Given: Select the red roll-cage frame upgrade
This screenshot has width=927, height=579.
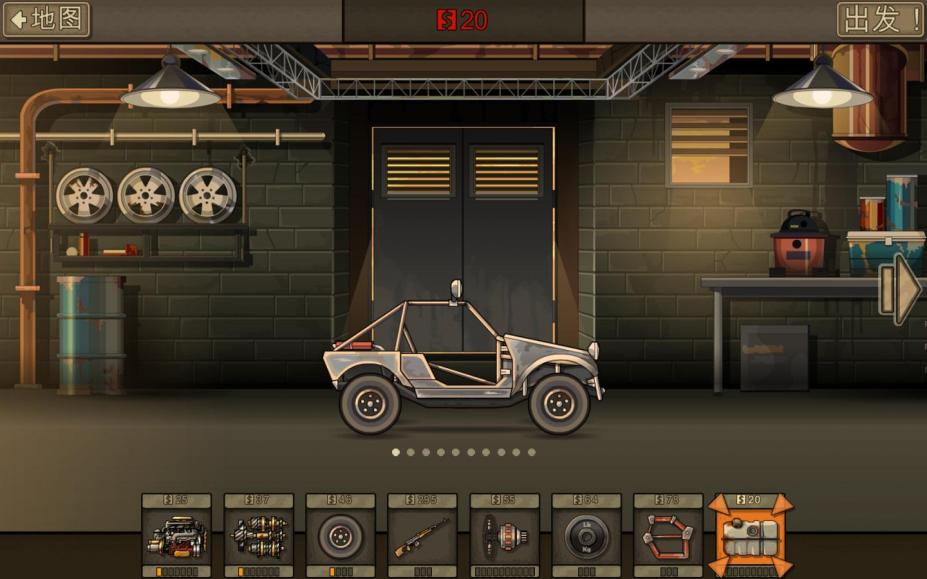Looking at the screenshot, I should [669, 536].
